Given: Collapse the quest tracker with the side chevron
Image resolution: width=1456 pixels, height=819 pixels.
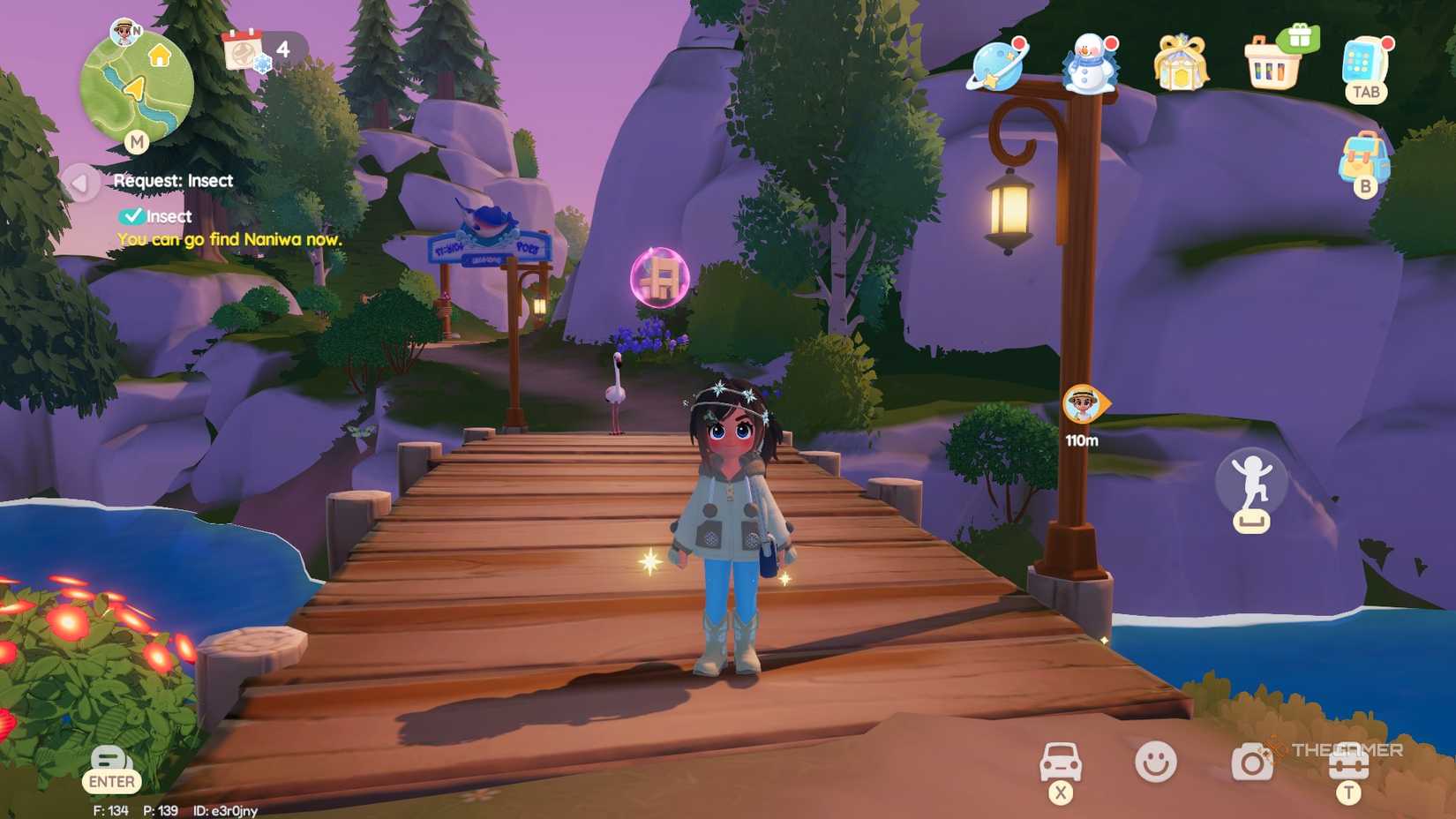Looking at the screenshot, I should pos(81,184).
